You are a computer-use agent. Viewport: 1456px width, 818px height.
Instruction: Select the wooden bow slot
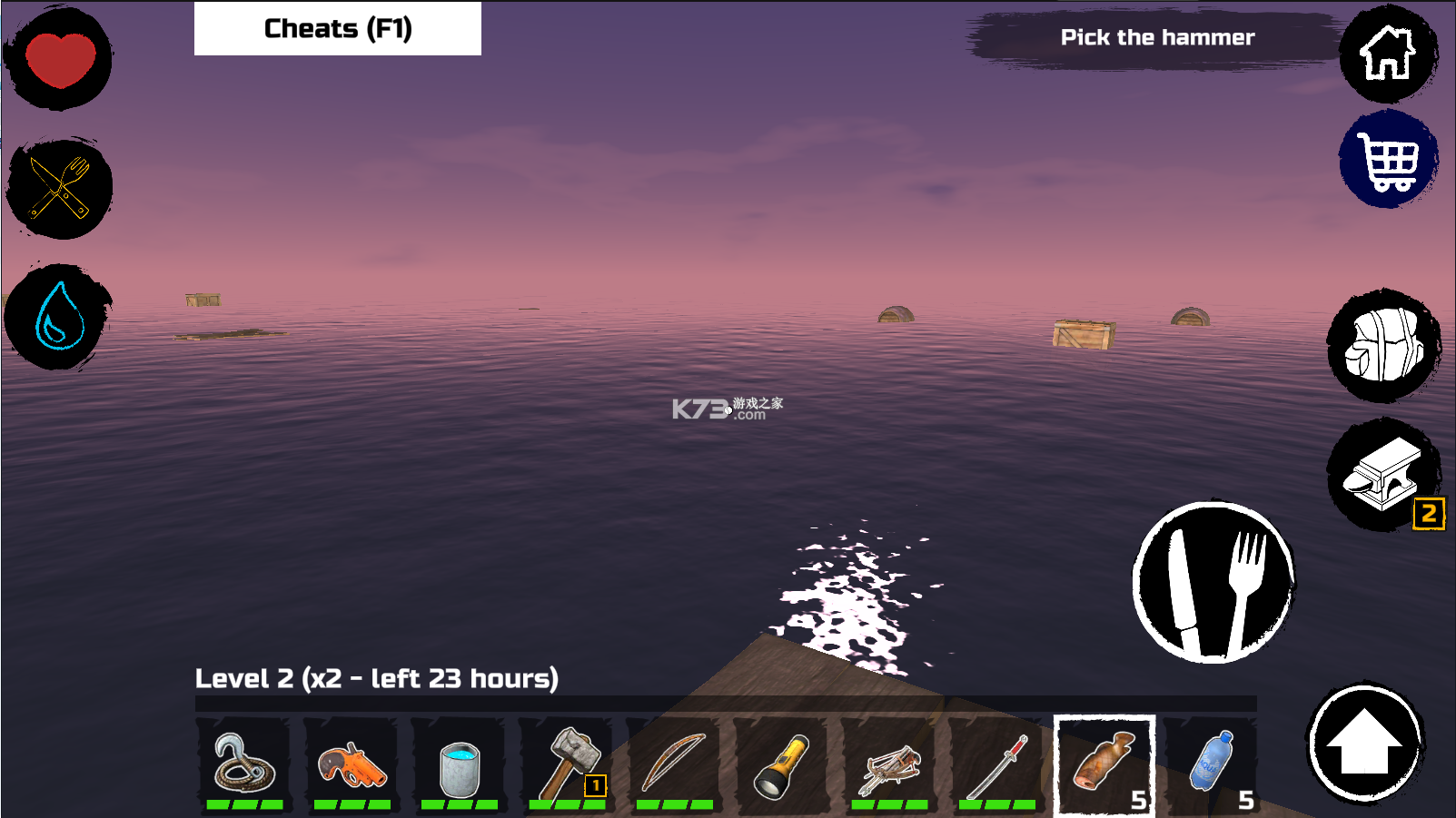[674, 764]
